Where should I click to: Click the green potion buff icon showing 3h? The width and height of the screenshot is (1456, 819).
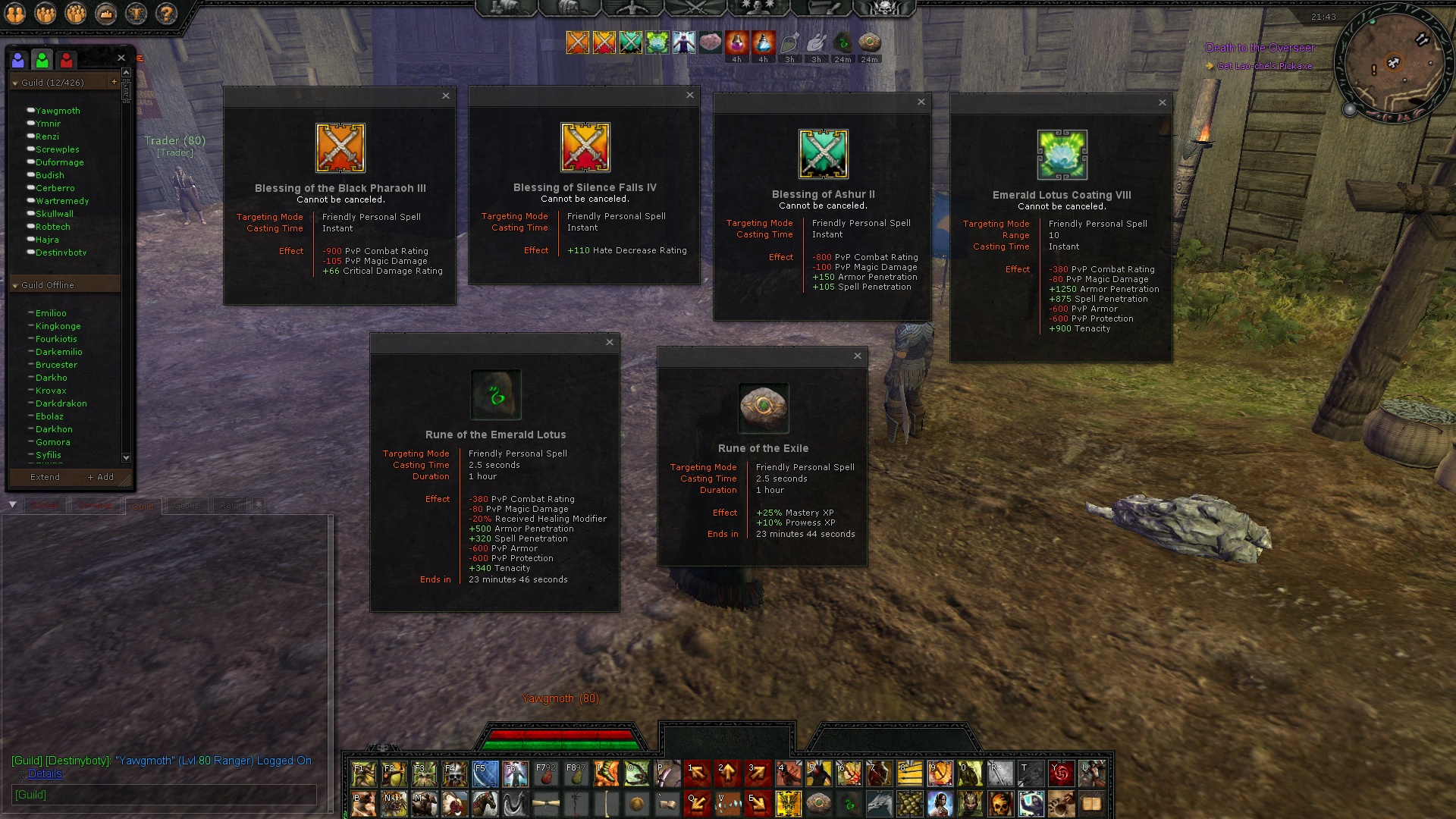(789, 44)
